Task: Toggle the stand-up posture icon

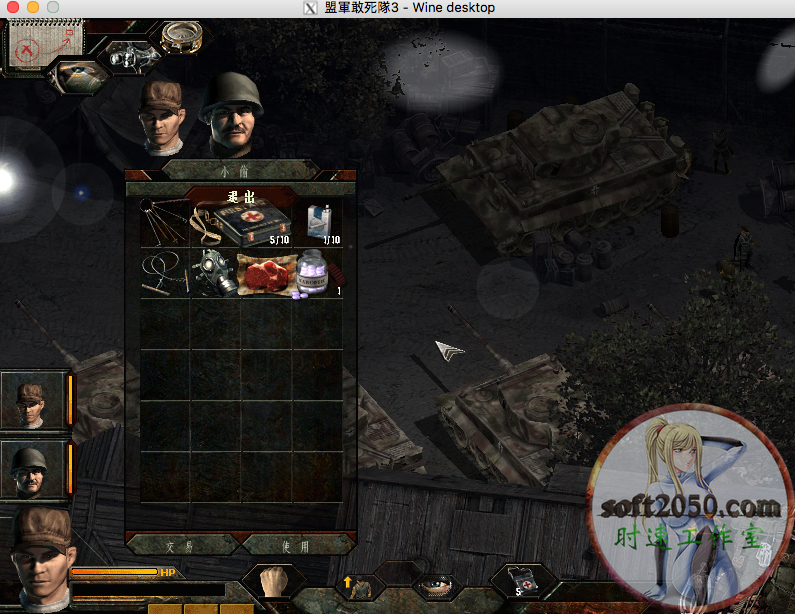Action: click(357, 585)
